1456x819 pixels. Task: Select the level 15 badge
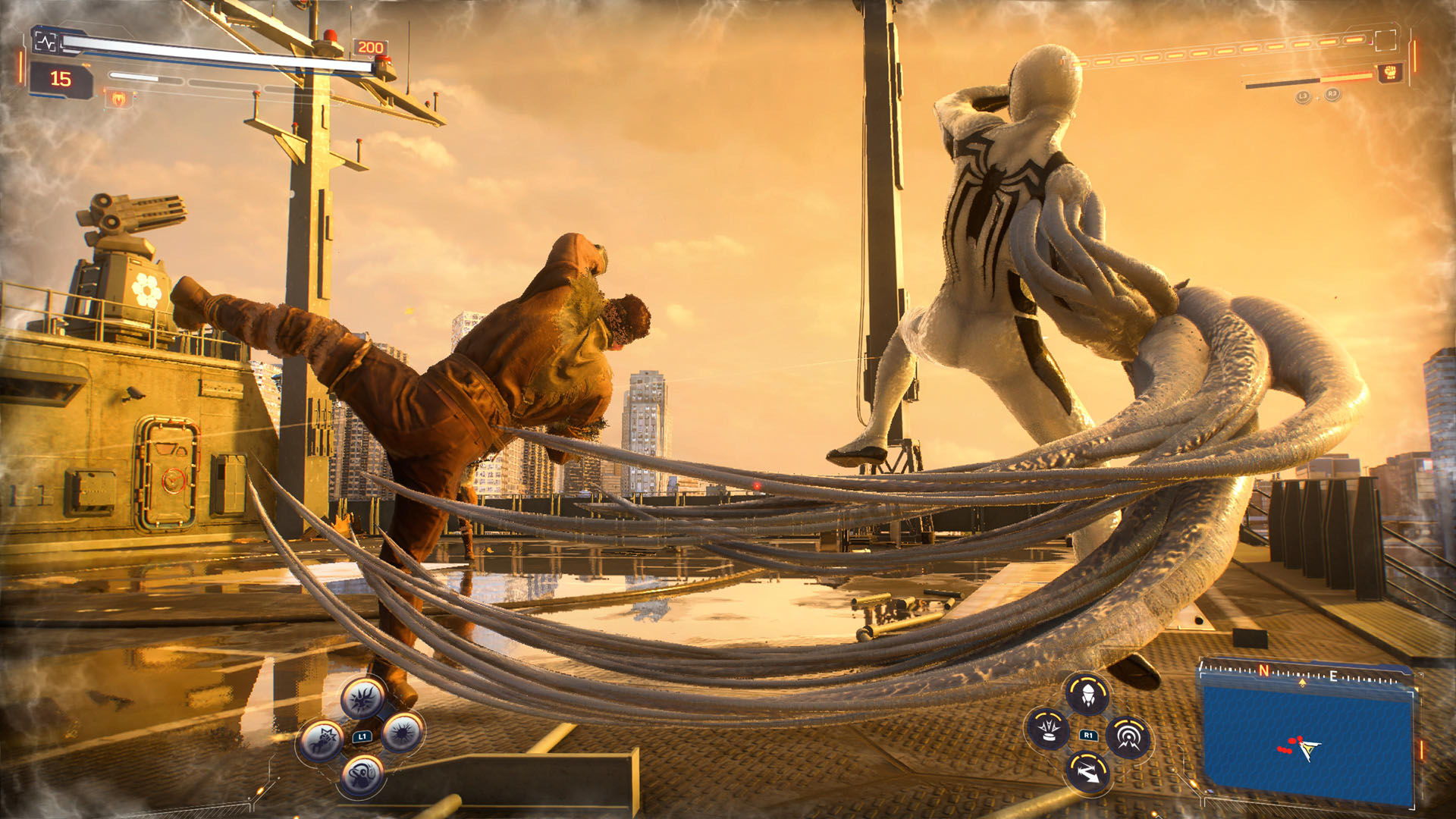click(61, 79)
